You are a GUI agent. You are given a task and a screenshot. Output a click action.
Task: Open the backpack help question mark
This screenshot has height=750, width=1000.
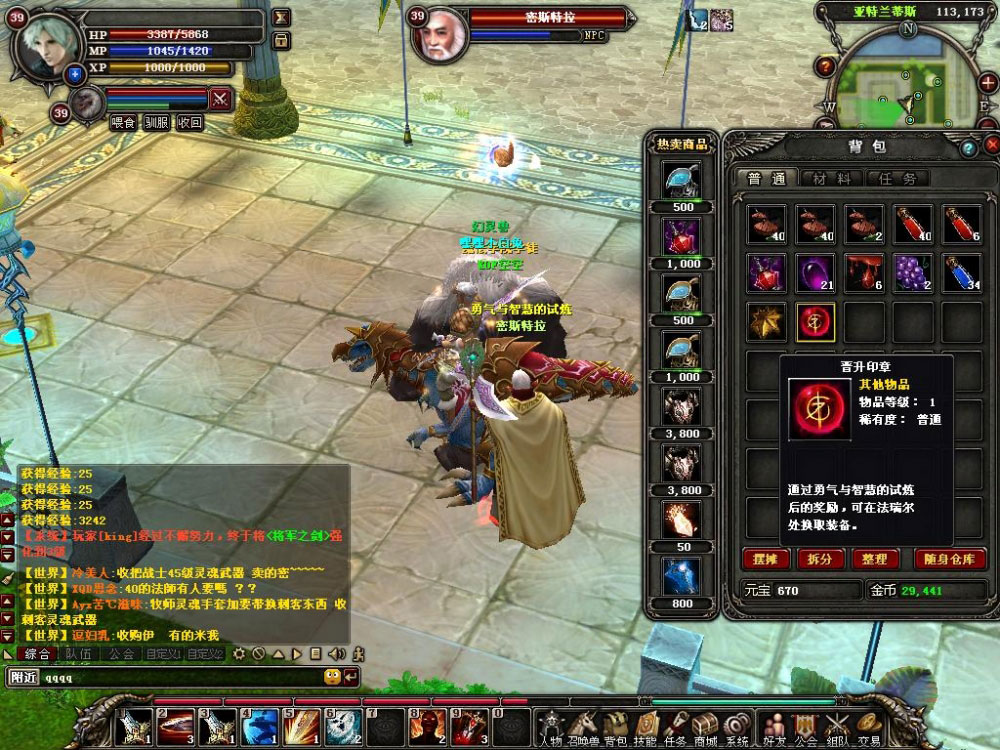[x=967, y=148]
